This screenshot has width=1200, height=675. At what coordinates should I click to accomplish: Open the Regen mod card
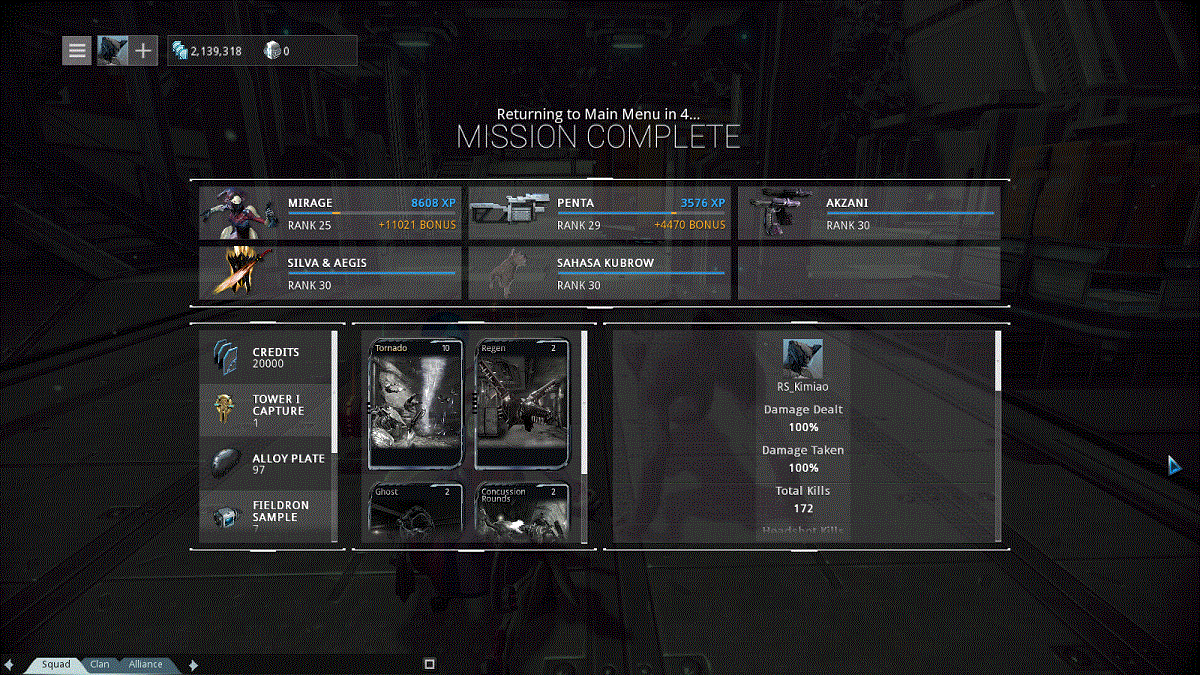click(x=522, y=403)
